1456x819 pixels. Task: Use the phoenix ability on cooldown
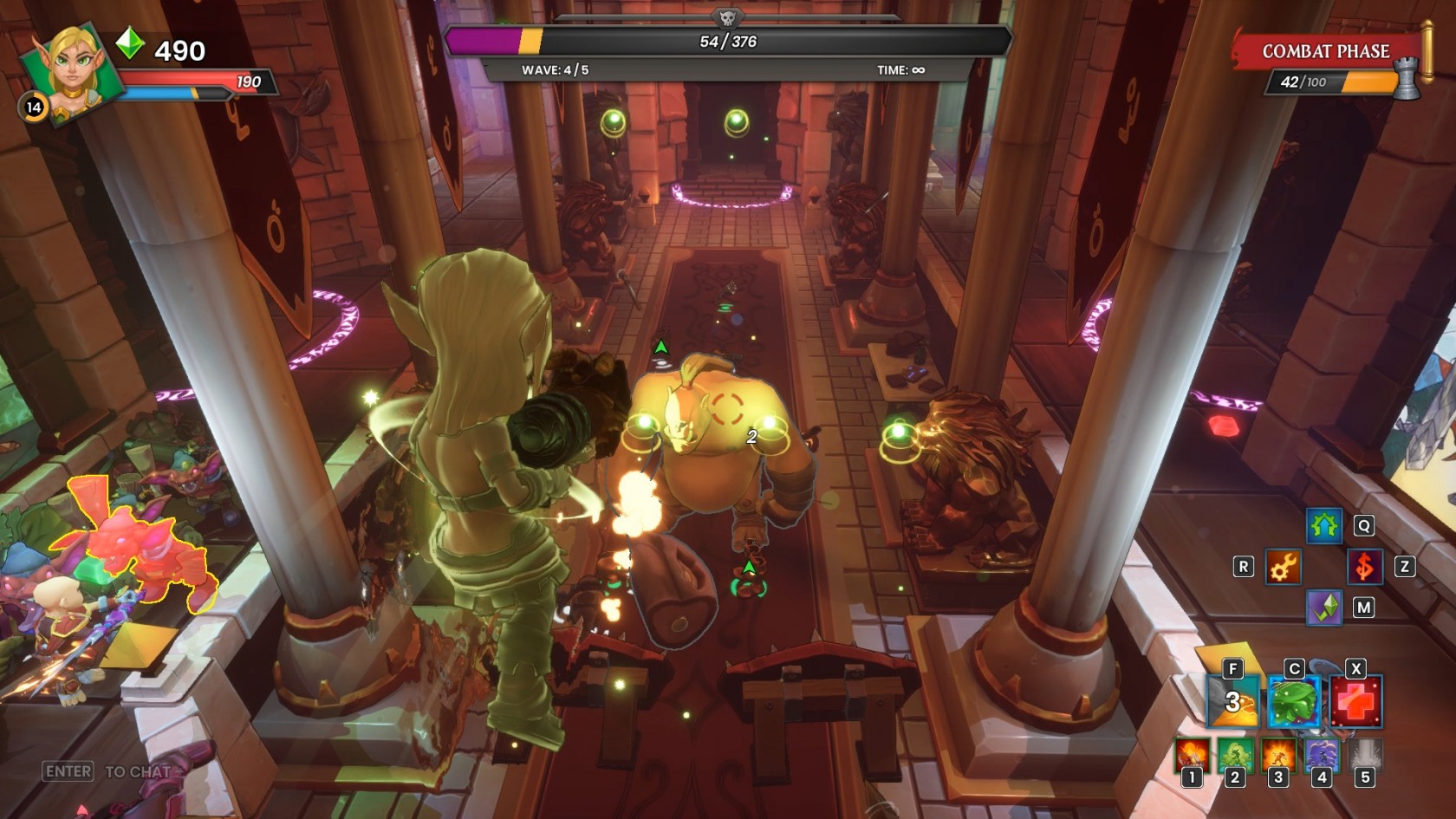[x=1232, y=701]
